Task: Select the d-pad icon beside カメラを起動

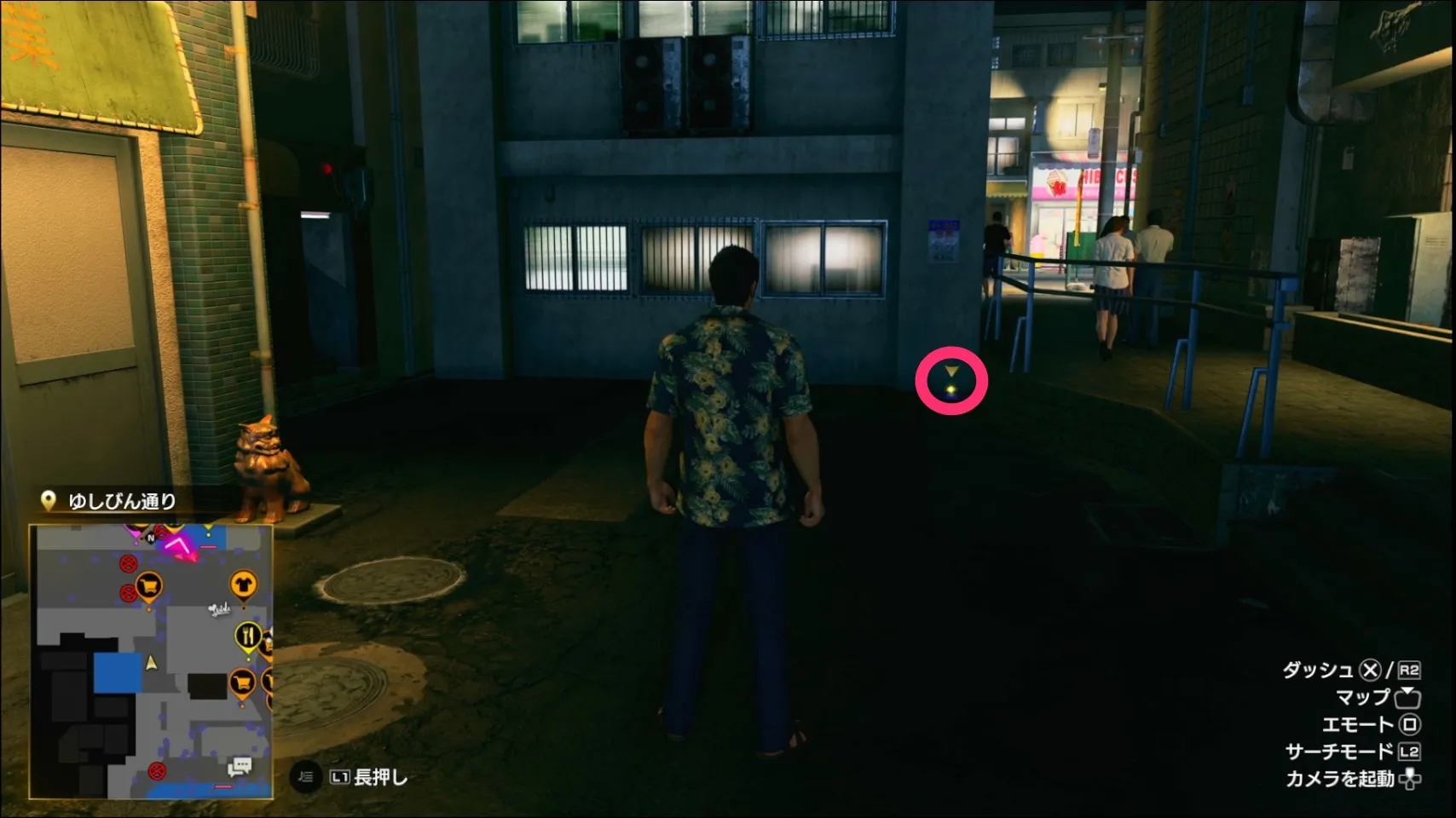Action: 1412,777
